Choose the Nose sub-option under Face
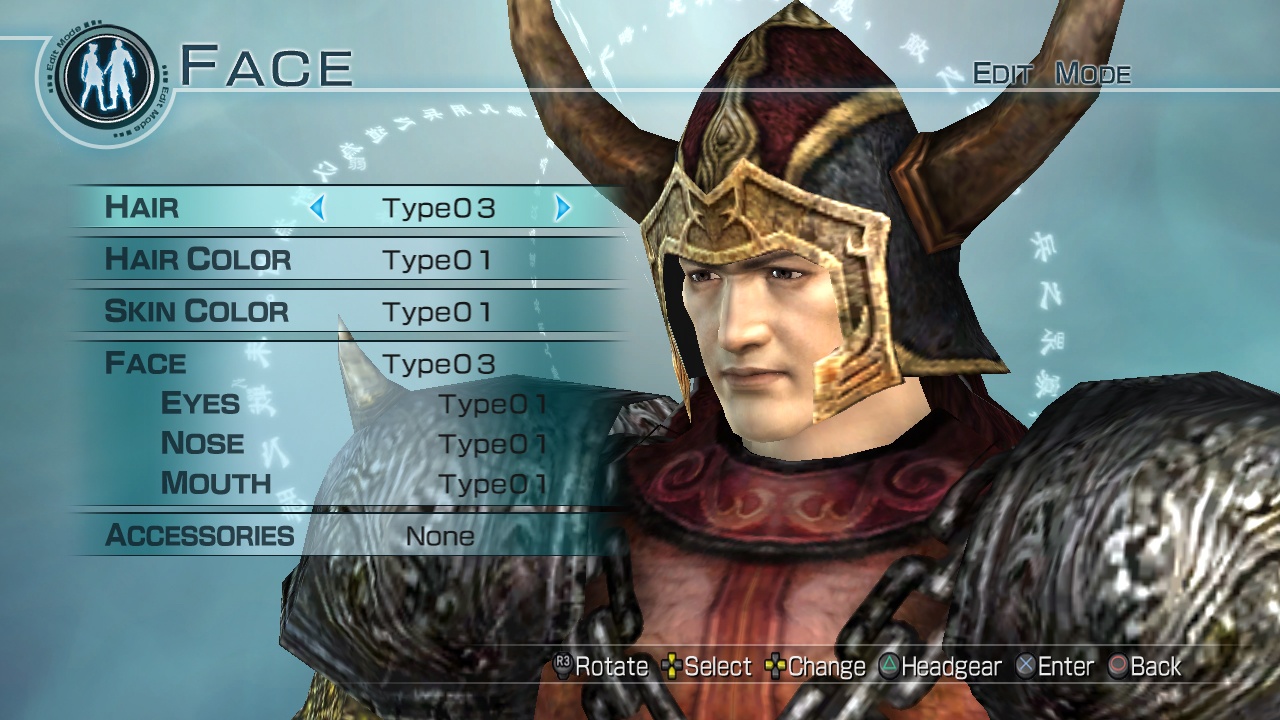1280x720 pixels. [x=203, y=443]
